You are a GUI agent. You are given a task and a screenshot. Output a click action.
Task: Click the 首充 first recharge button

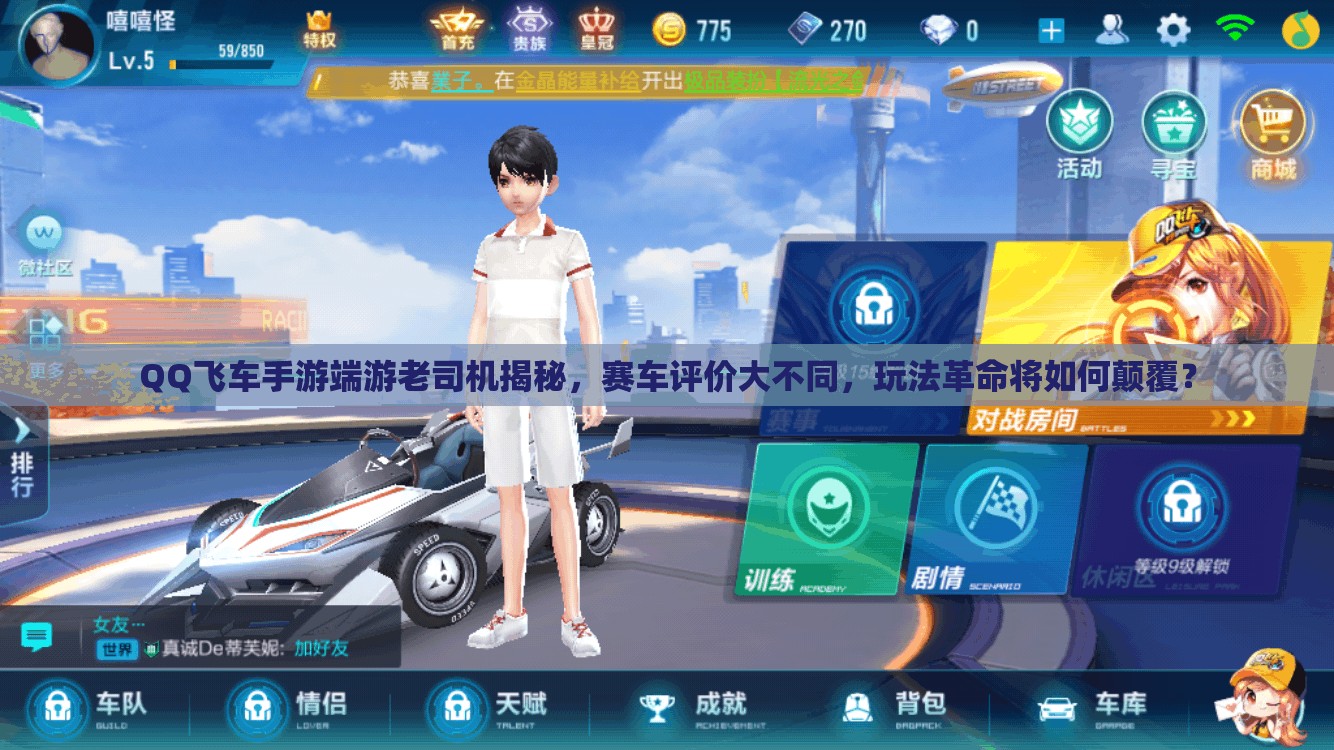tap(457, 28)
